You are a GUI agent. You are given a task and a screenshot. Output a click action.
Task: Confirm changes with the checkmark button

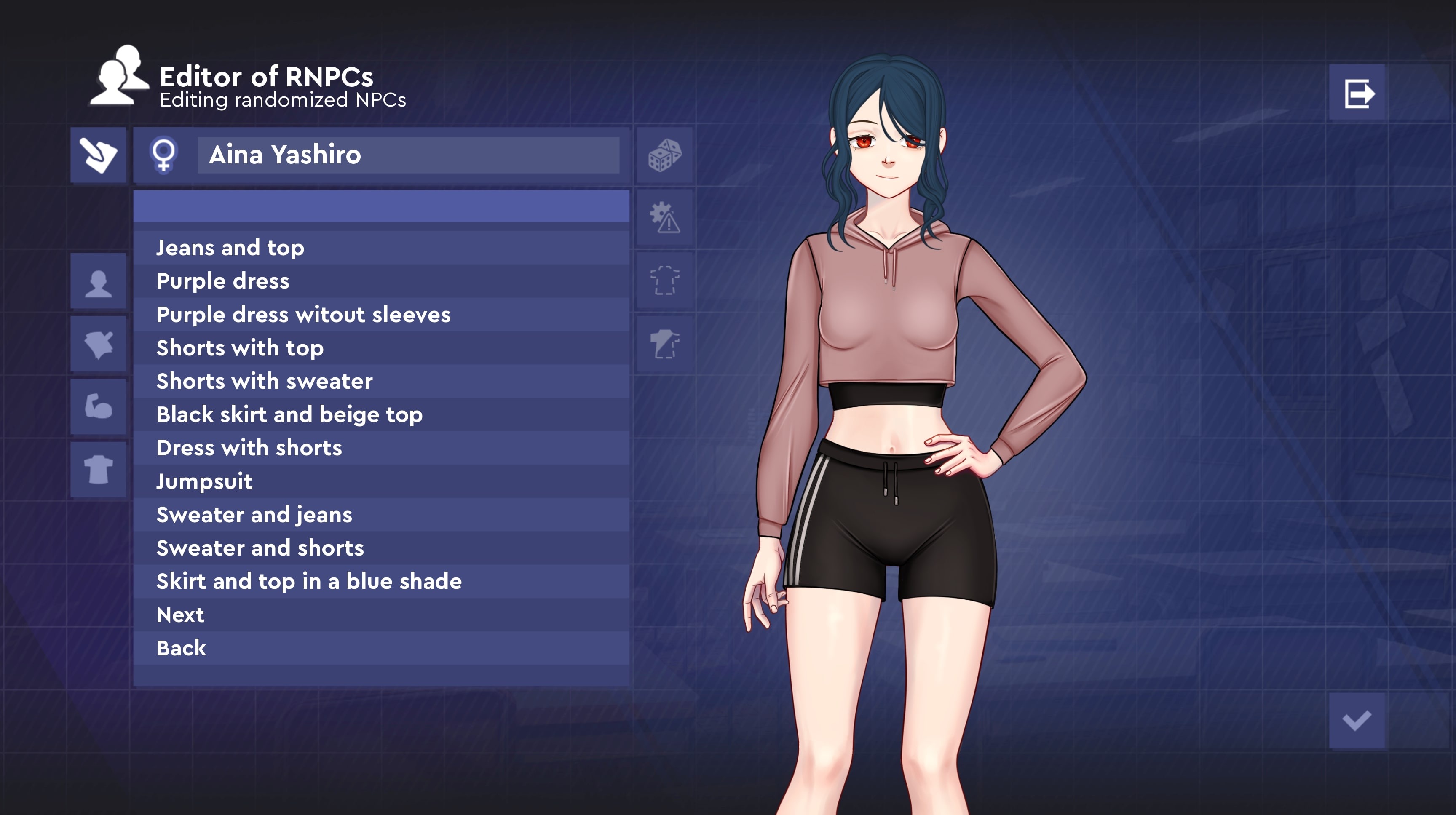click(1357, 721)
